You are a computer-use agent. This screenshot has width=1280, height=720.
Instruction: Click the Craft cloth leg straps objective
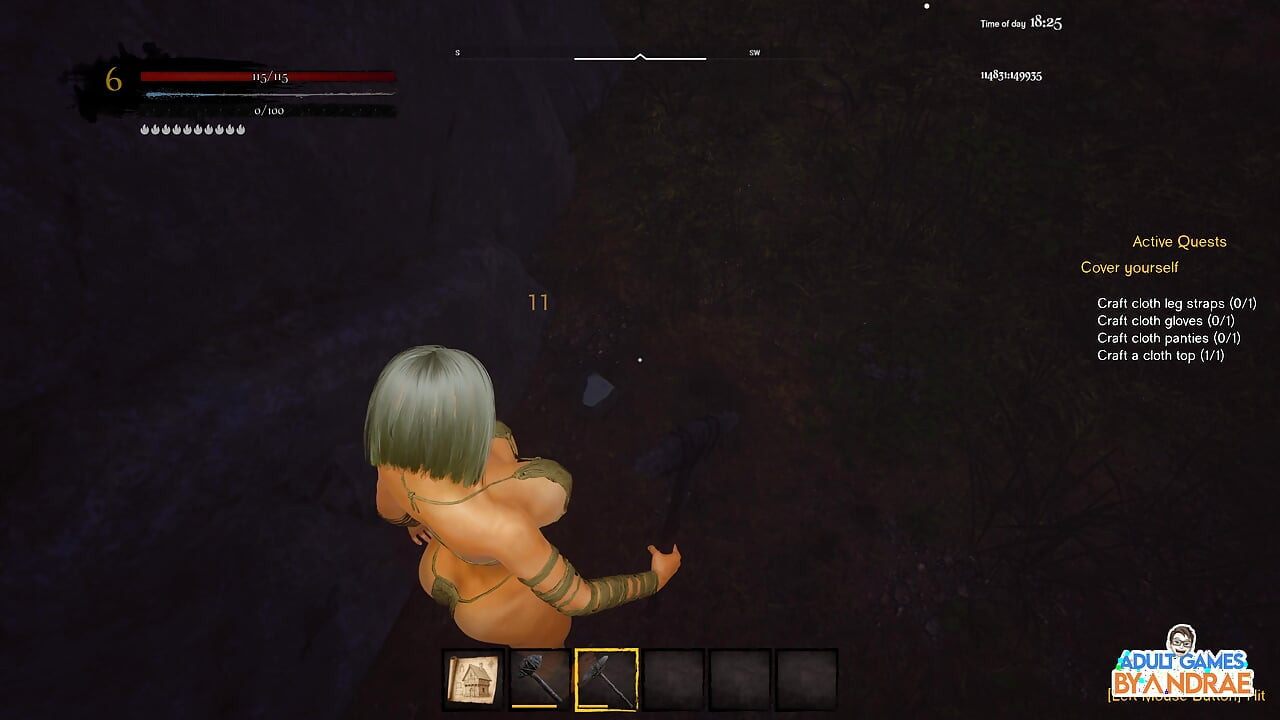click(x=1176, y=303)
